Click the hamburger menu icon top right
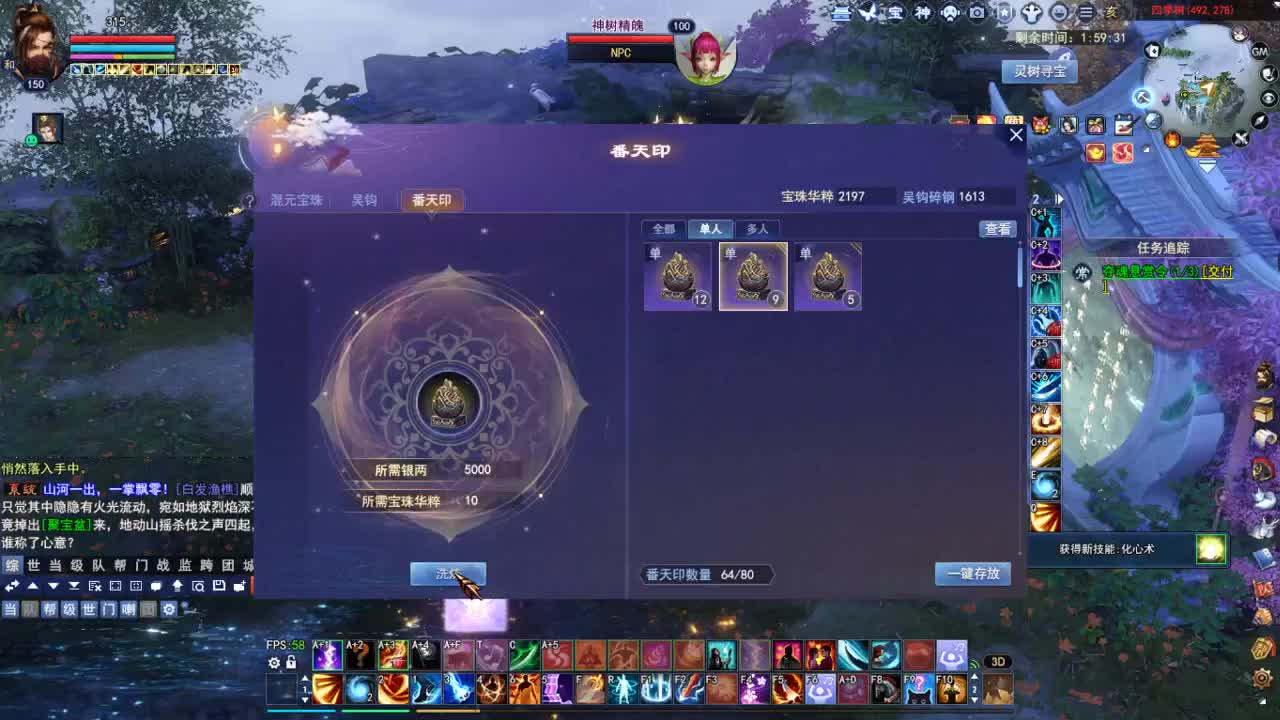 point(1085,13)
